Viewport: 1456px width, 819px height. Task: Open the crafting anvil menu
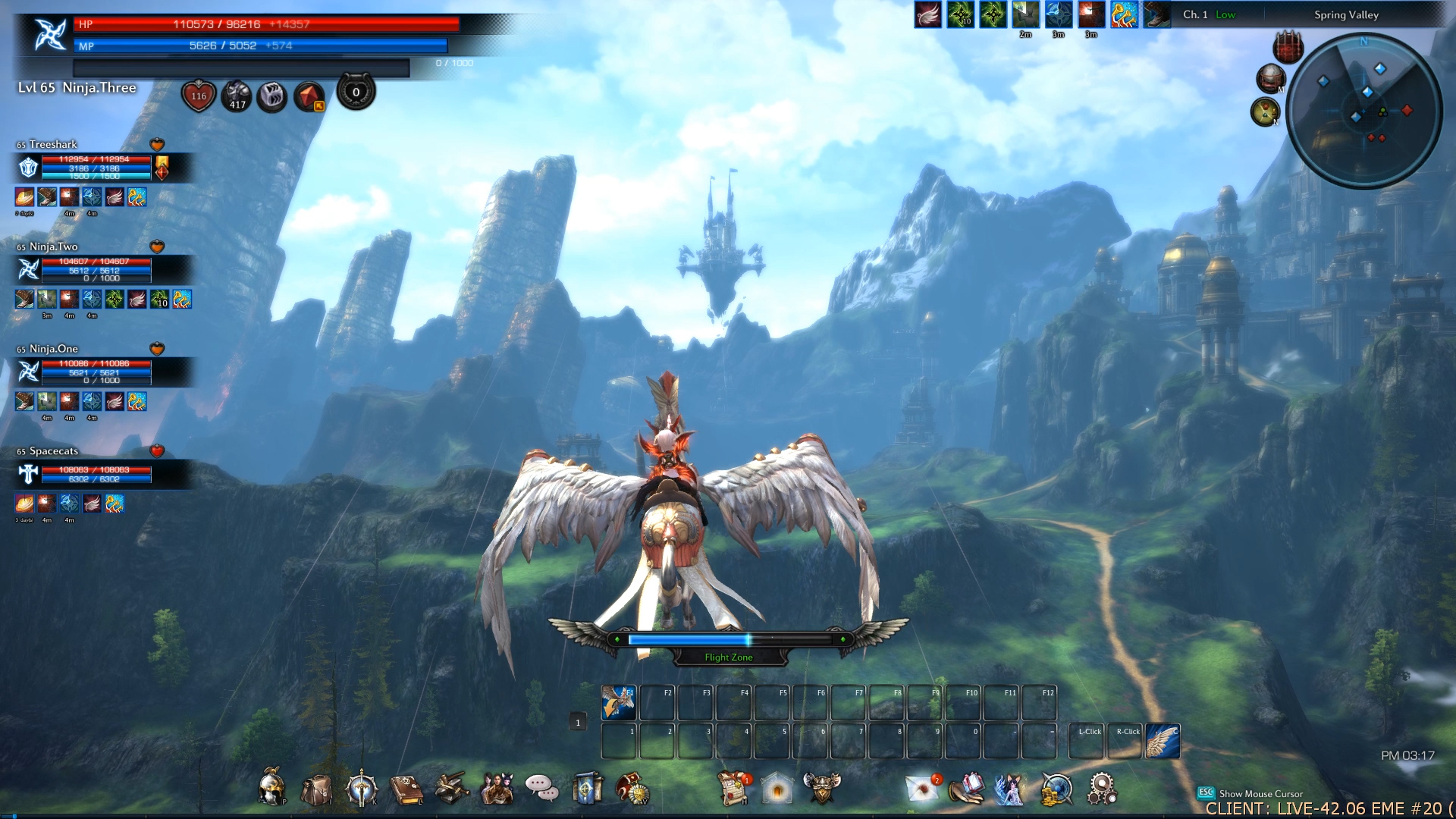coord(452,789)
